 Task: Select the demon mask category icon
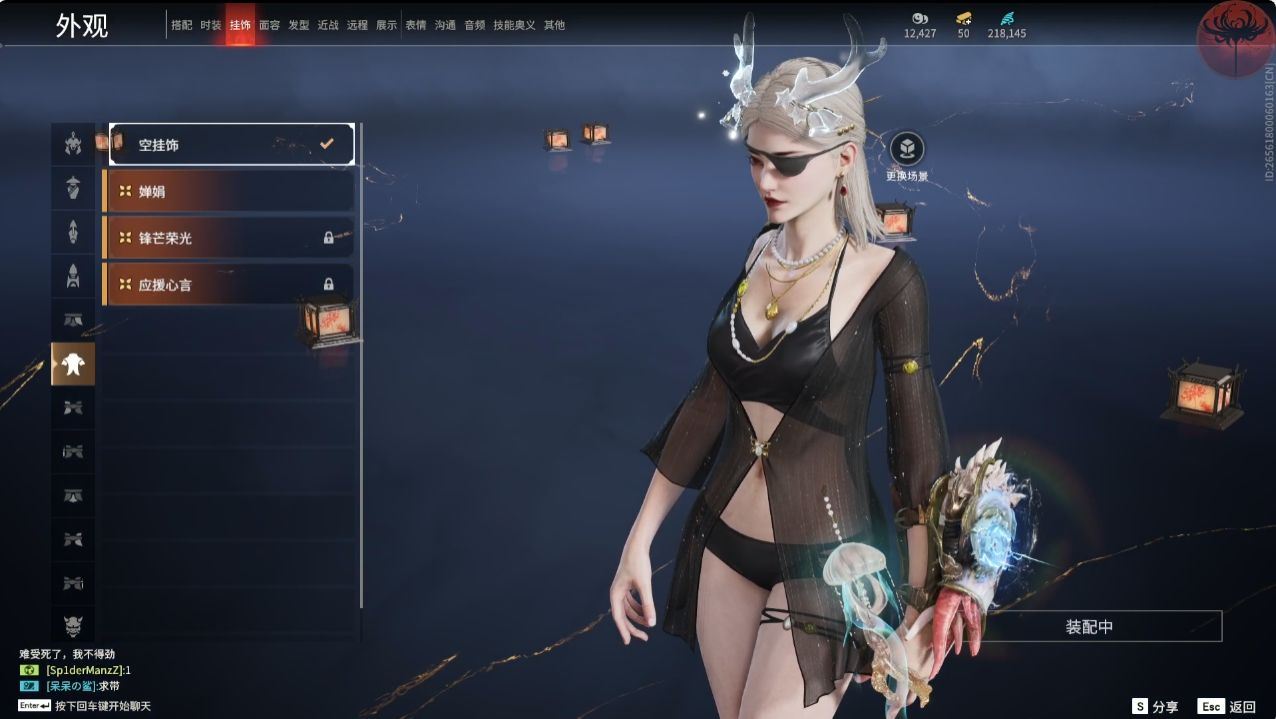(73, 627)
